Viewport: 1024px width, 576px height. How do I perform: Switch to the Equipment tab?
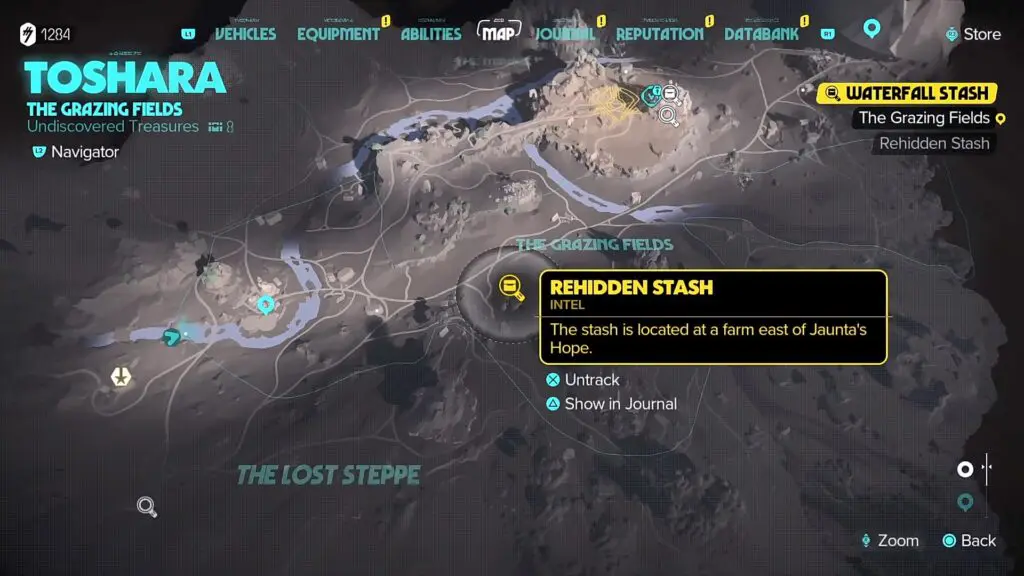[x=338, y=34]
